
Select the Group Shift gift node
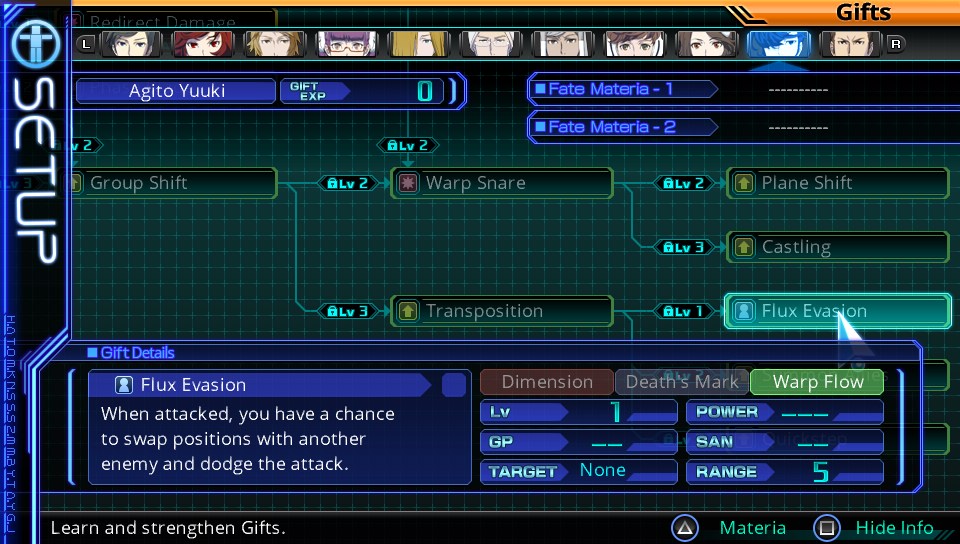pyautogui.click(x=170, y=183)
